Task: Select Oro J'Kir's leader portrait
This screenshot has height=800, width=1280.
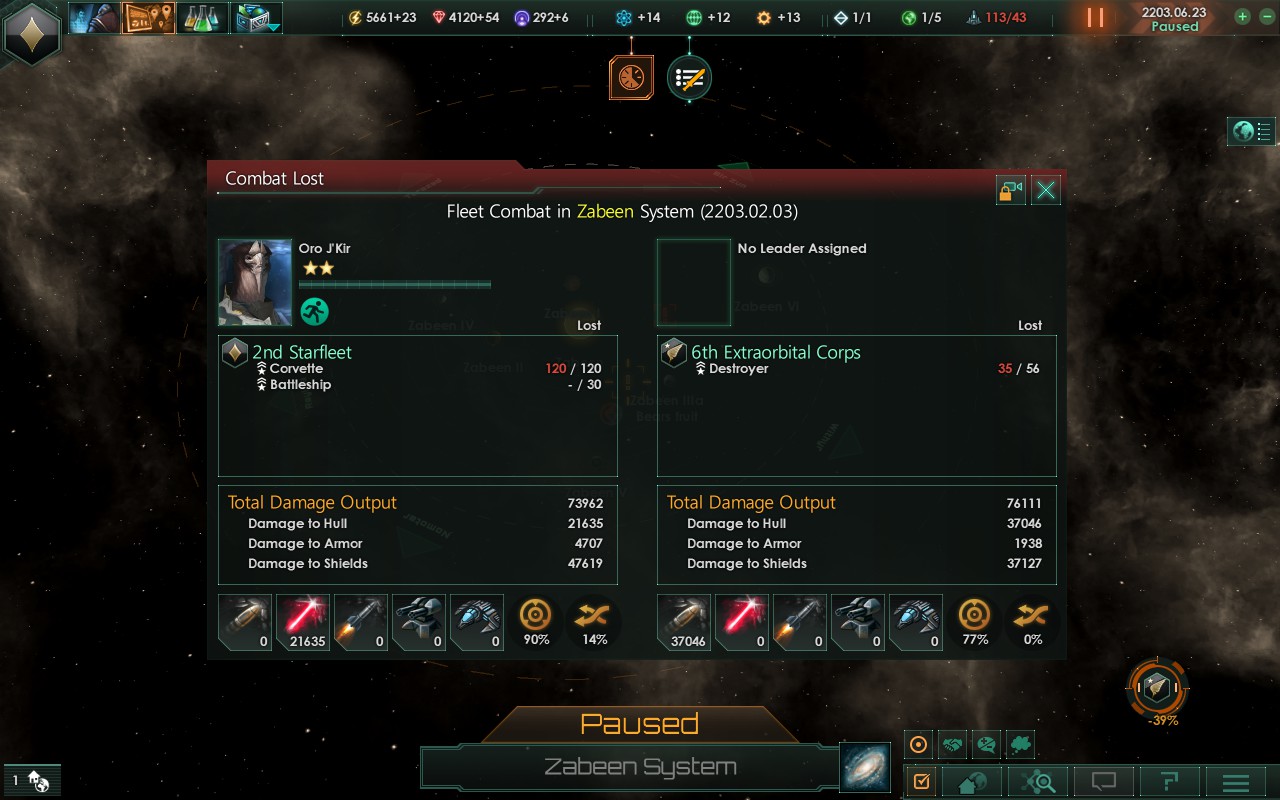Action: pos(255,282)
